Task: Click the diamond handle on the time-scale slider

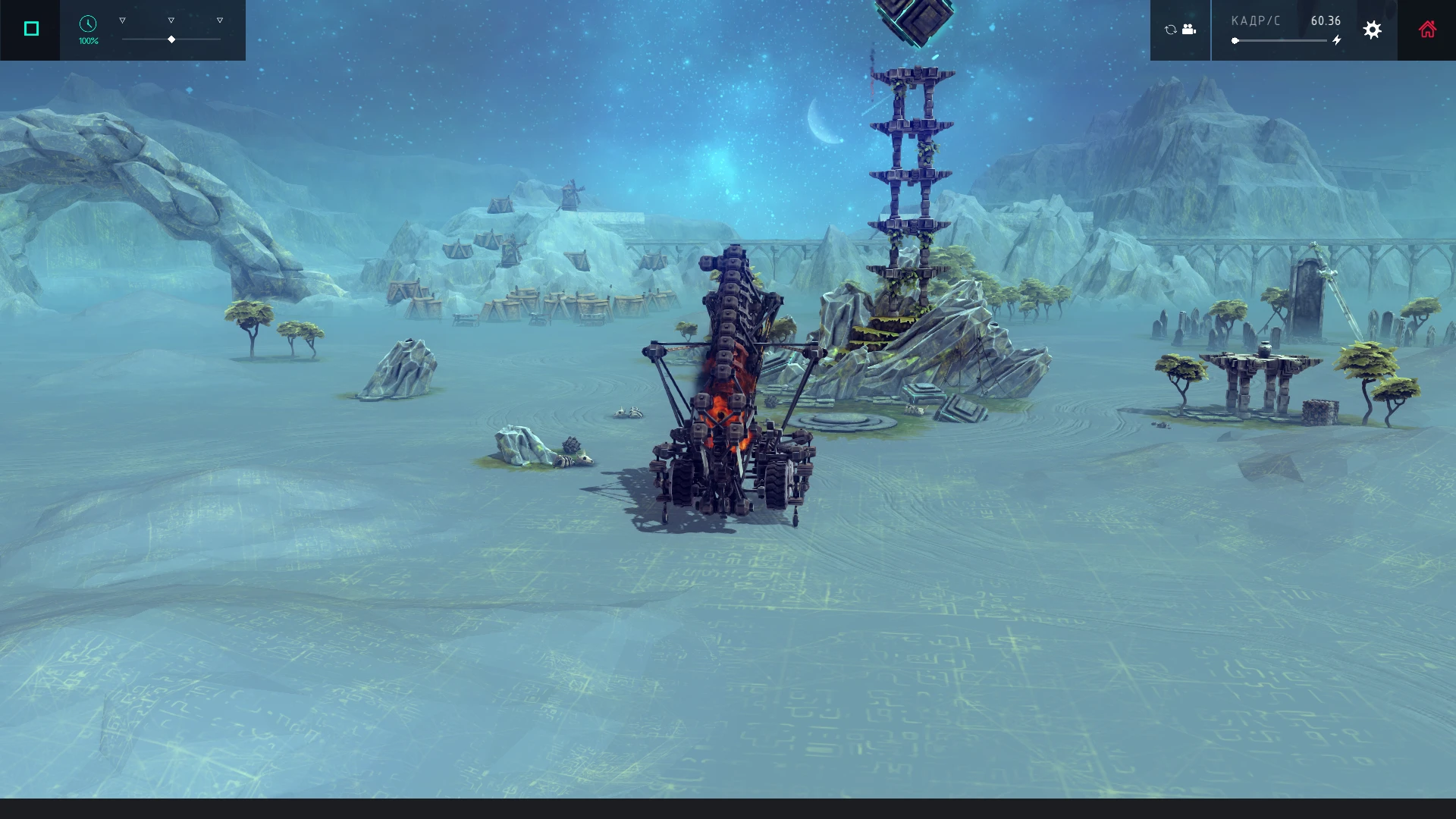Action: (171, 38)
